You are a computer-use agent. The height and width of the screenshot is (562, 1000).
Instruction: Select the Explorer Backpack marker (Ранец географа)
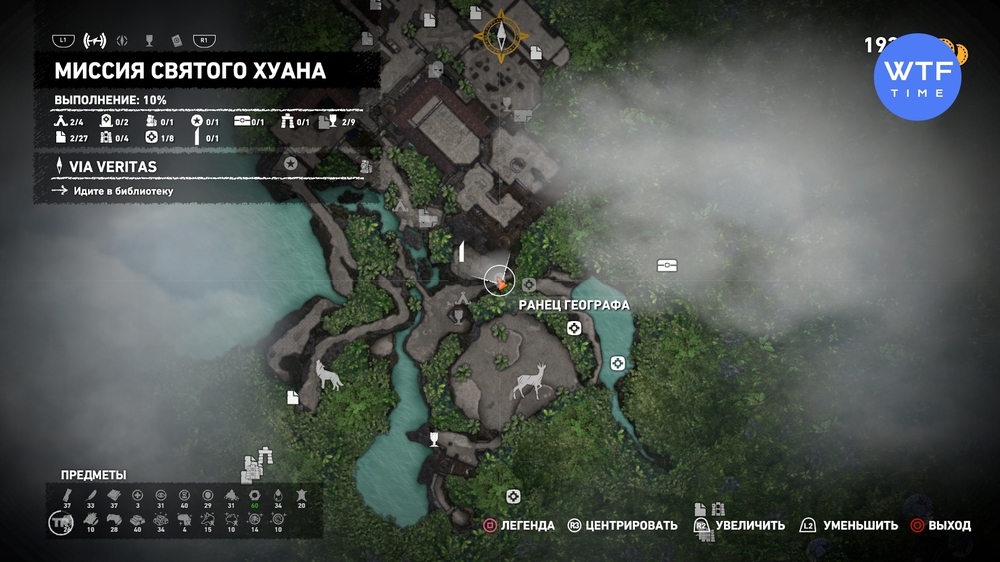point(528,284)
